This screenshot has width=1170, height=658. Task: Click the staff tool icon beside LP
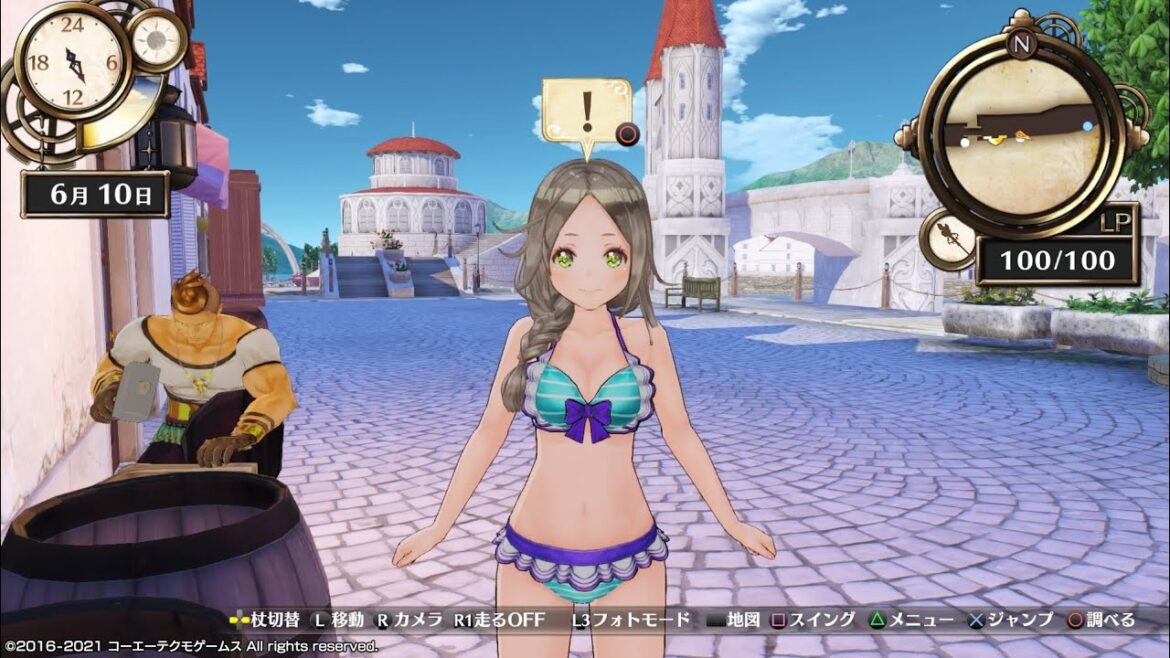(x=949, y=240)
